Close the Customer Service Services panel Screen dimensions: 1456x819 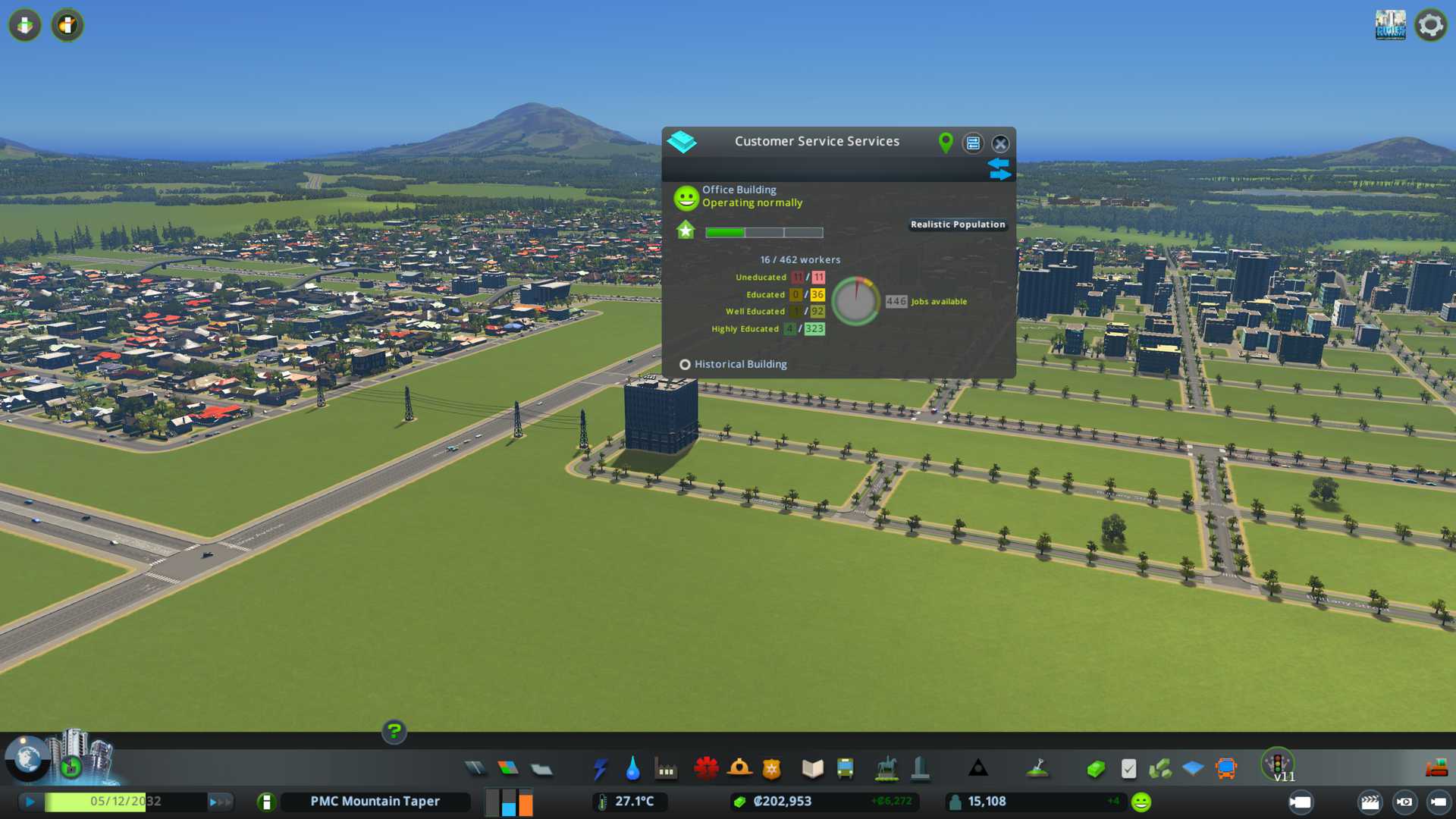click(1000, 143)
